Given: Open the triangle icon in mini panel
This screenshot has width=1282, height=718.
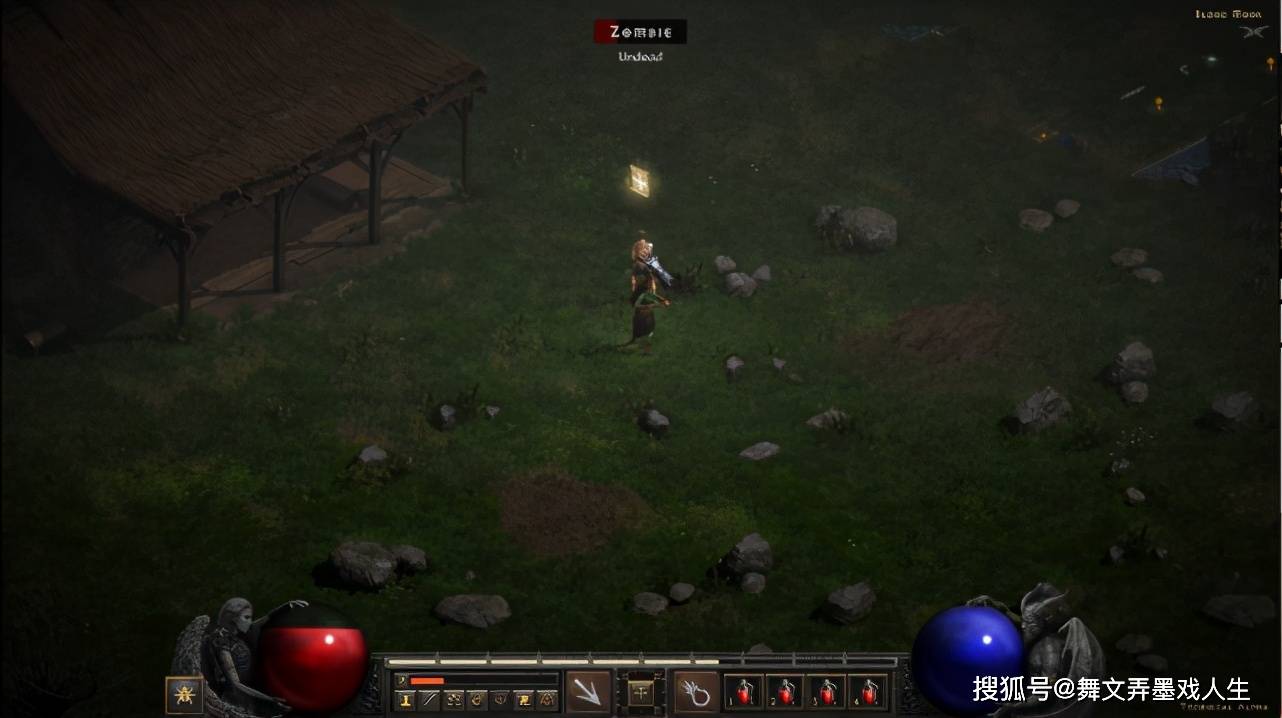Looking at the screenshot, I should (x=547, y=700).
